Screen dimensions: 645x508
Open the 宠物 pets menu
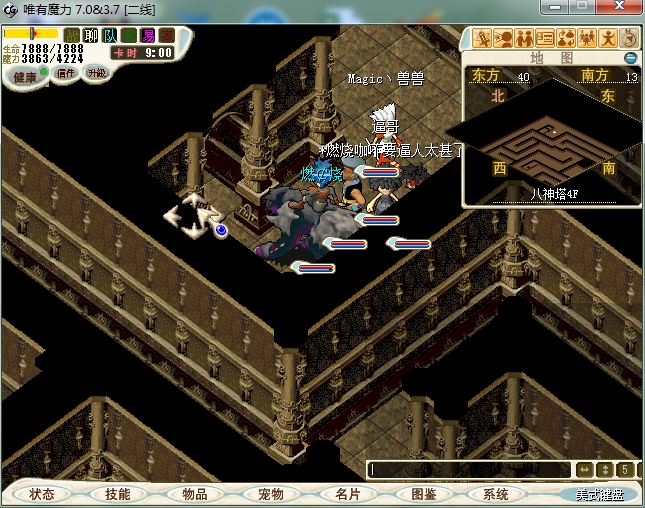270,494
